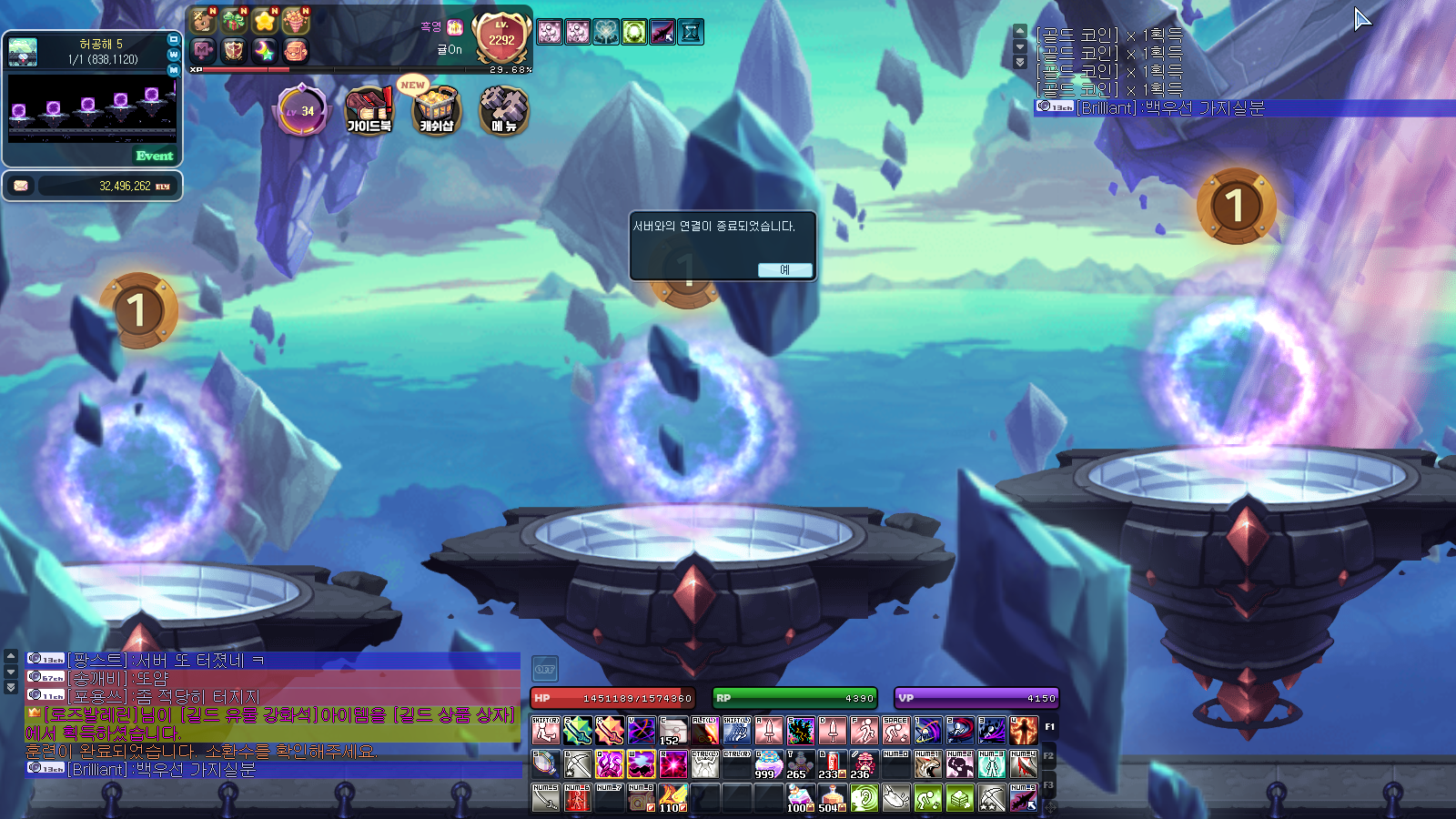Viewport: 1456px width, 819px height.
Task: Click the crescent moon and star icon
Action: point(265,51)
